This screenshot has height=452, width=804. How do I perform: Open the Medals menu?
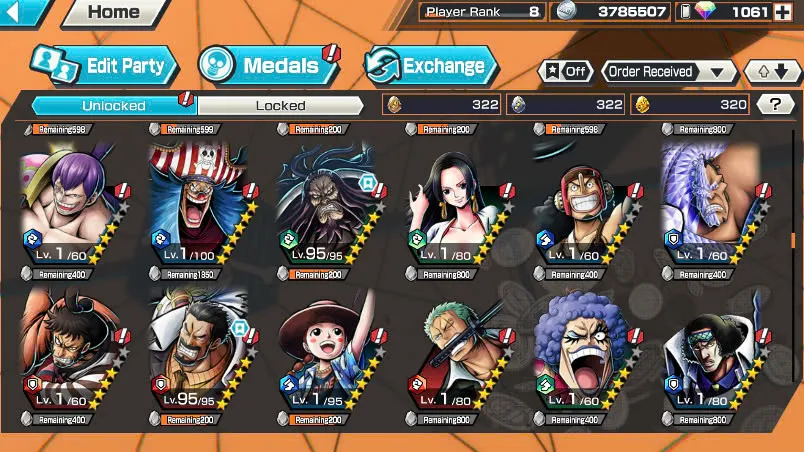coord(267,66)
